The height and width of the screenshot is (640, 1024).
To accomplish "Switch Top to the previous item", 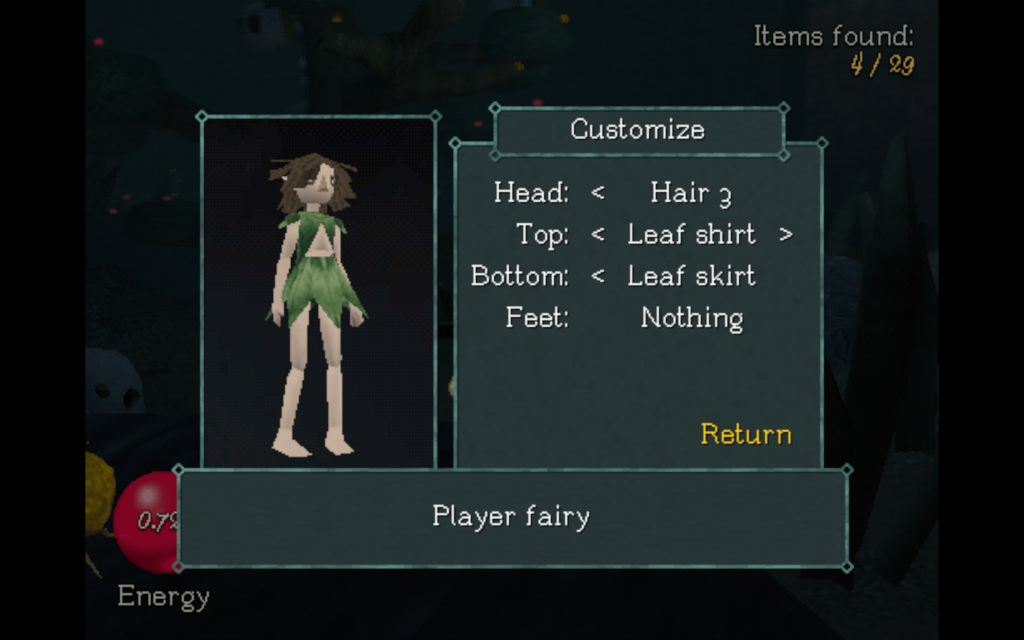I will point(598,235).
